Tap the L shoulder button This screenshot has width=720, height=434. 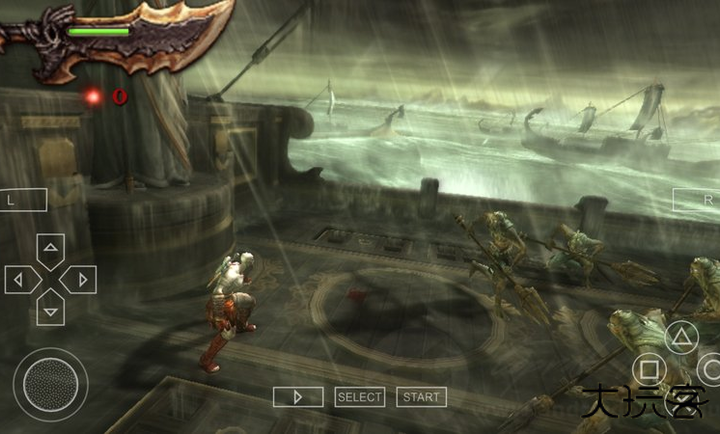click(22, 199)
